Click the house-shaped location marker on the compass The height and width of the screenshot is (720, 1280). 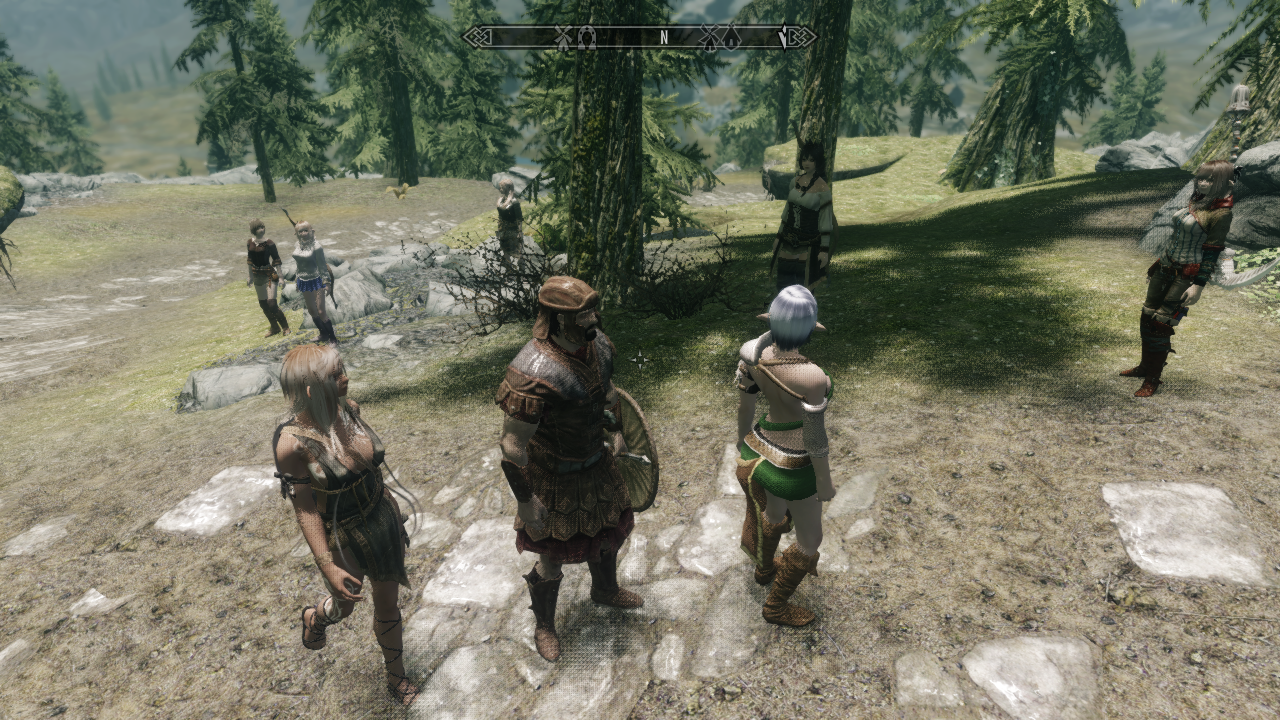pyautogui.click(x=732, y=37)
